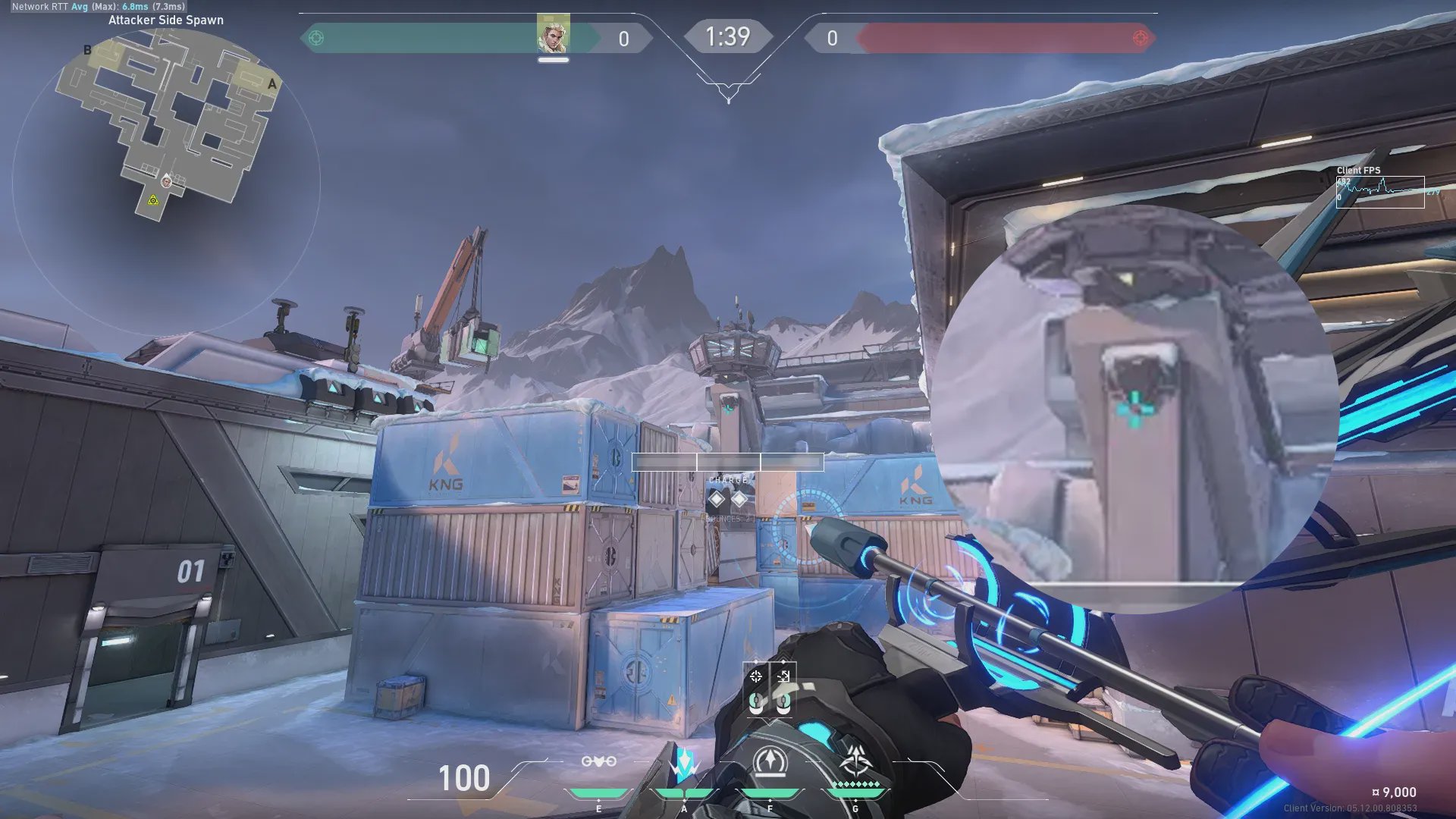The width and height of the screenshot is (1456, 819).
Task: Trigger the Hunter's Fury ultimate icon
Action: click(855, 759)
